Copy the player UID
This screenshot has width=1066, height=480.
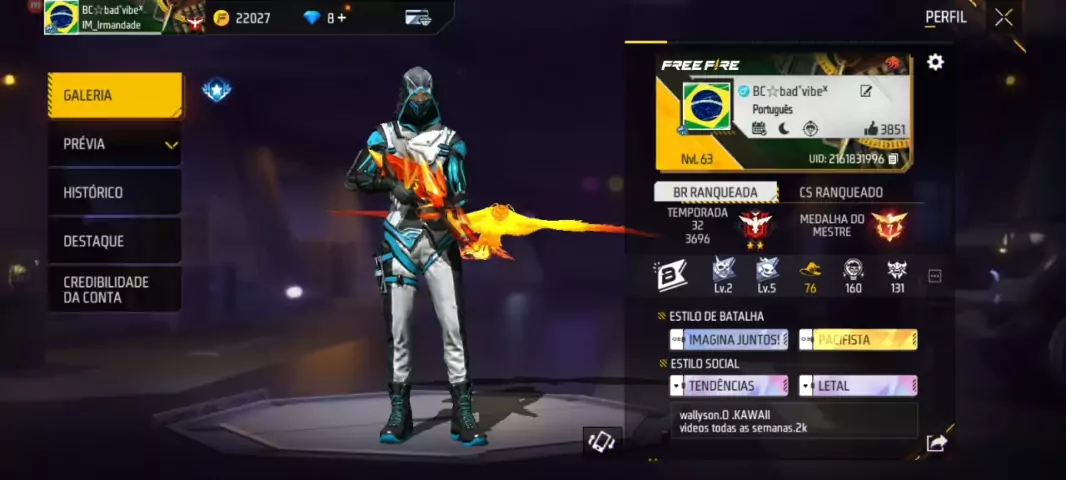893,159
